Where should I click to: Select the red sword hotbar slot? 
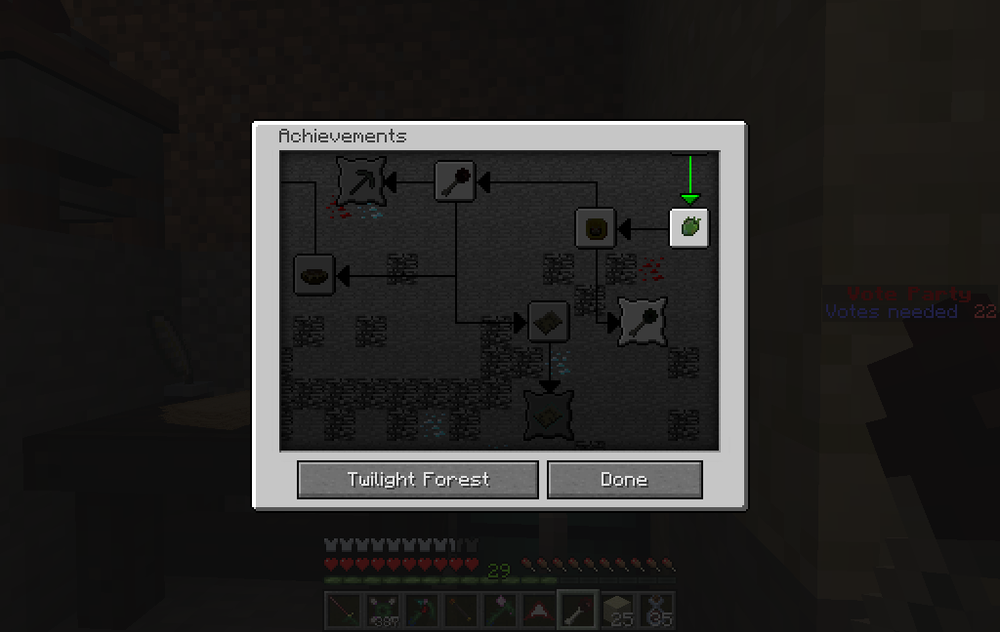[x=343, y=611]
